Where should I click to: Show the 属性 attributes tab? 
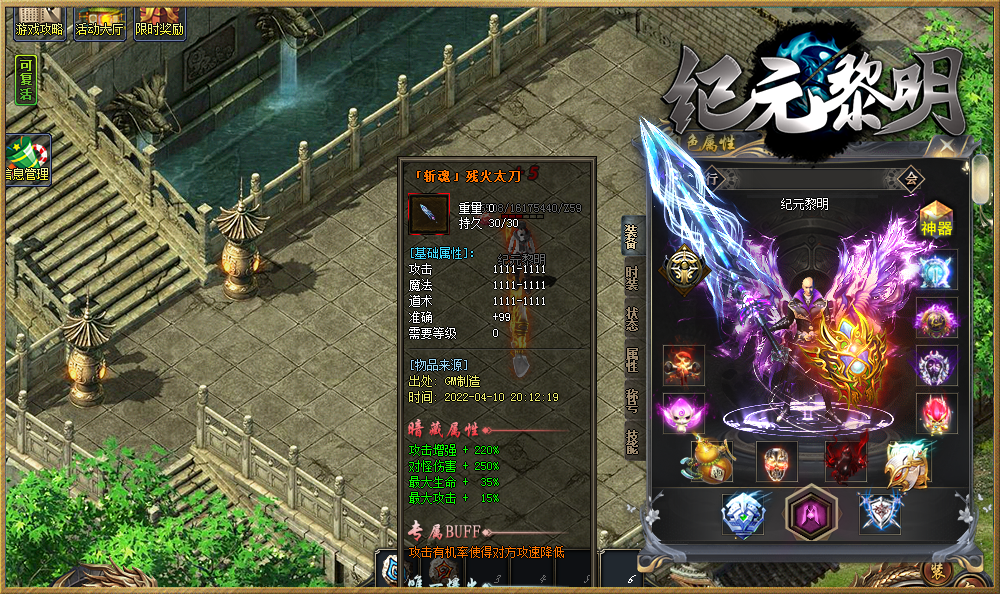click(x=633, y=360)
